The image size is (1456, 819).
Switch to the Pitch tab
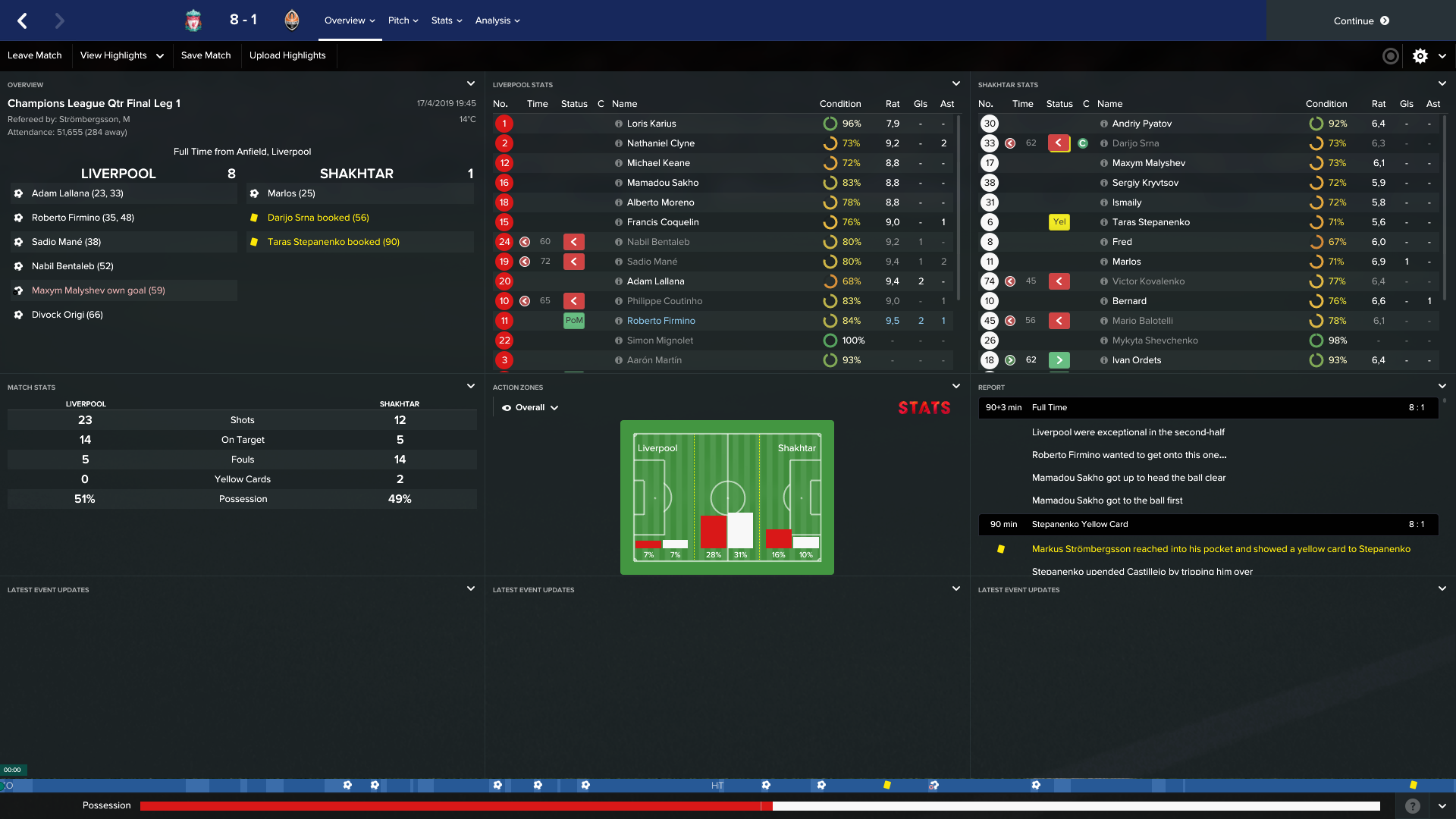pos(403,20)
